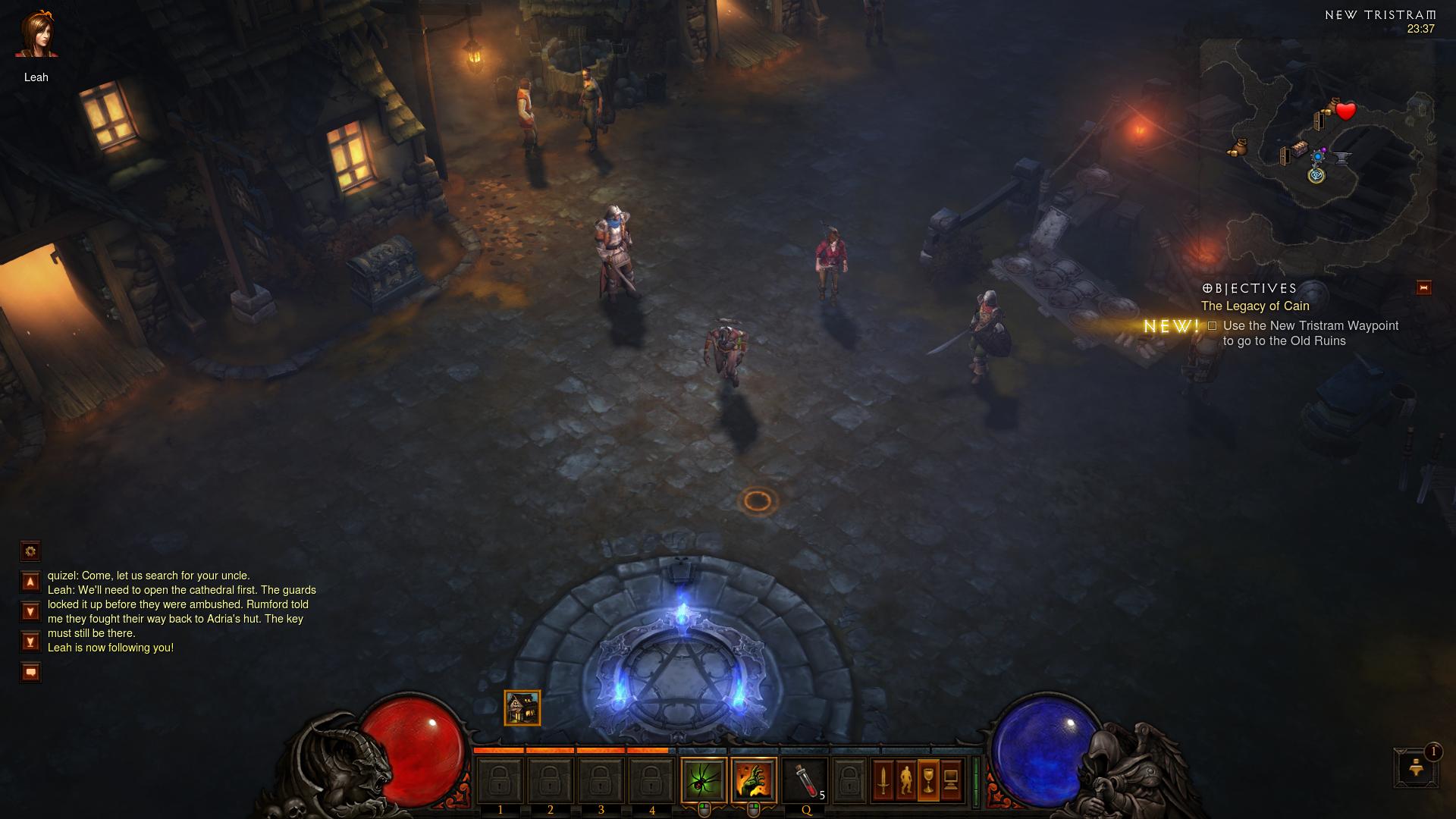Click the red heart healer marker on minimap

1346,111
